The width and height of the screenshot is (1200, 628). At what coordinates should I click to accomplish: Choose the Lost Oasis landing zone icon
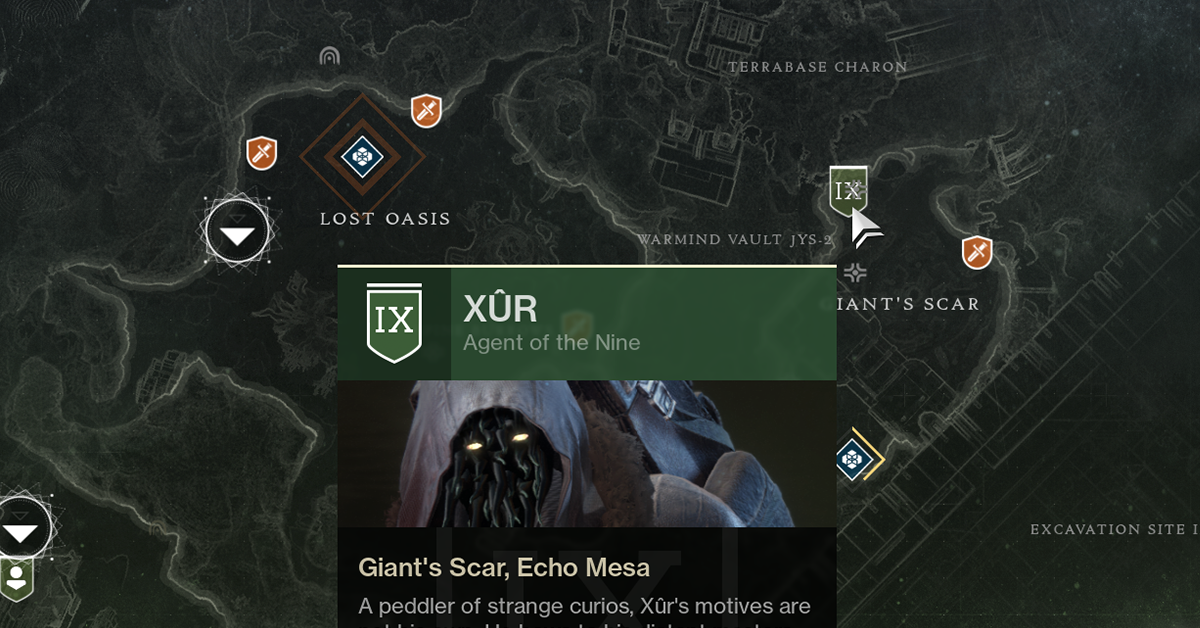coord(359,155)
